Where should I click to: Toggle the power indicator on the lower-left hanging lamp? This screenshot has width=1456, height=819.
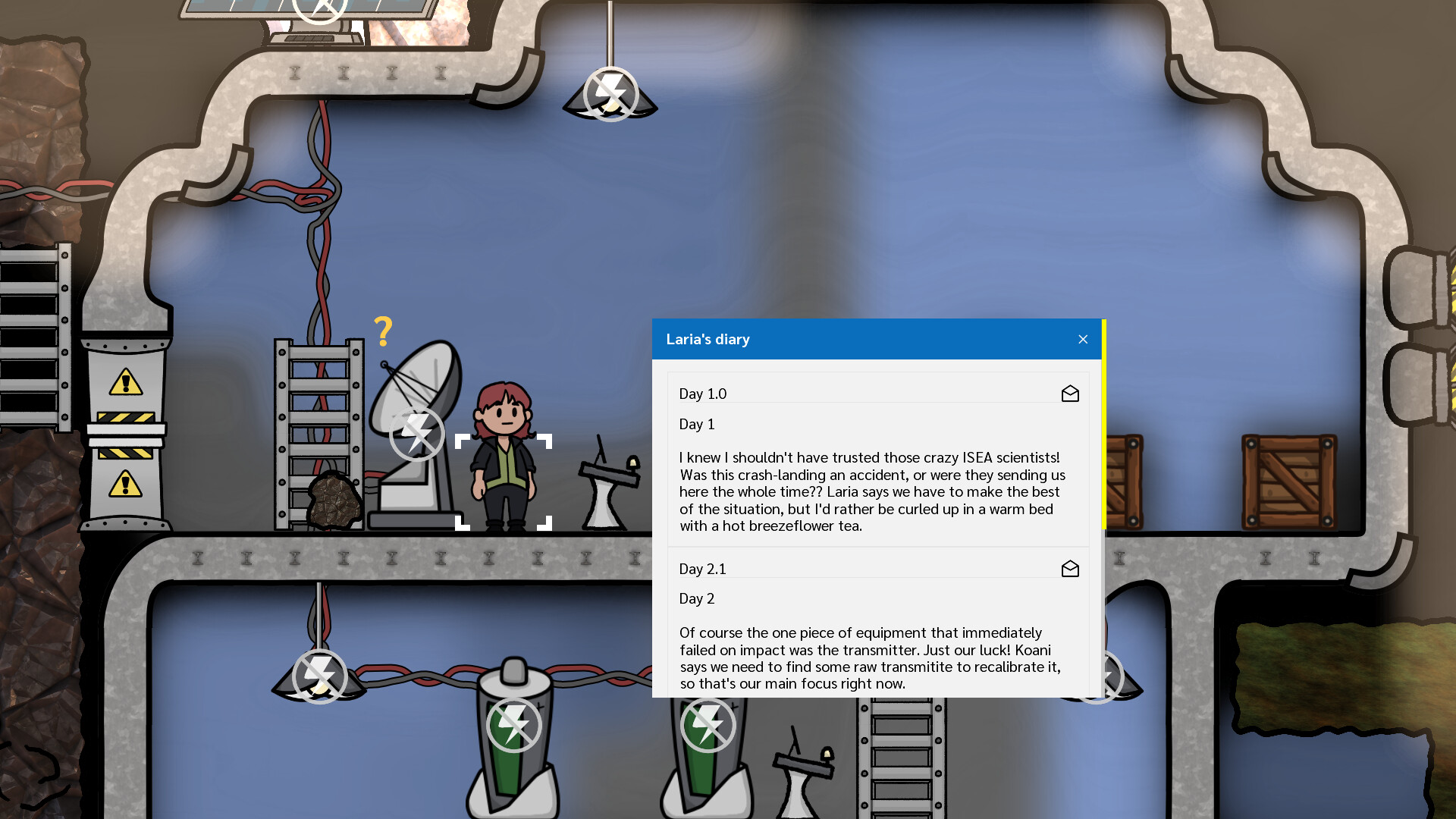click(x=319, y=677)
